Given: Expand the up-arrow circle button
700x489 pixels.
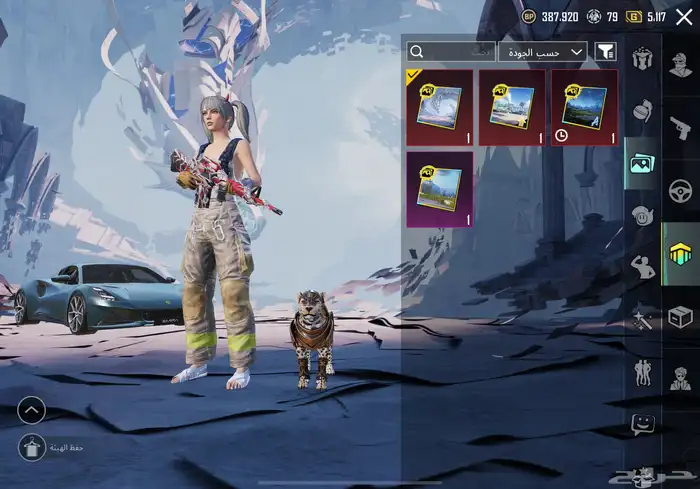Looking at the screenshot, I should coord(31,409).
